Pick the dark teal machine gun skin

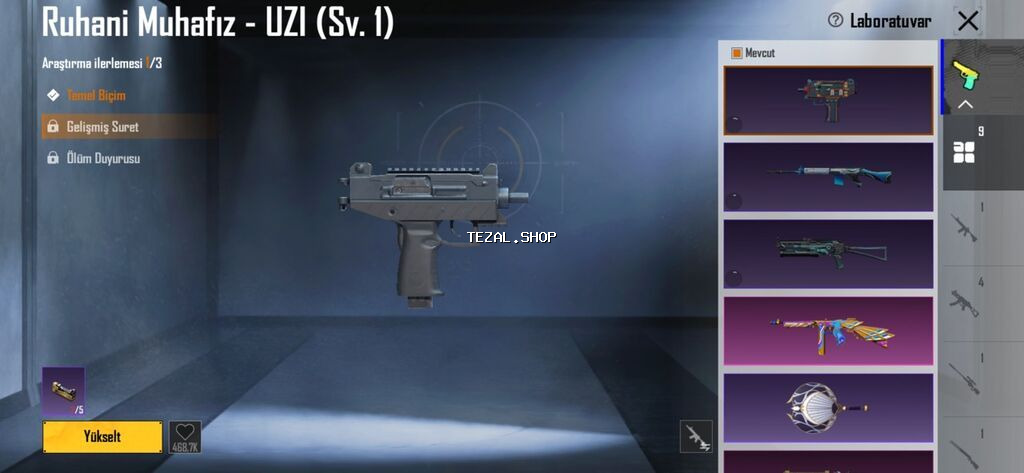[x=828, y=252]
